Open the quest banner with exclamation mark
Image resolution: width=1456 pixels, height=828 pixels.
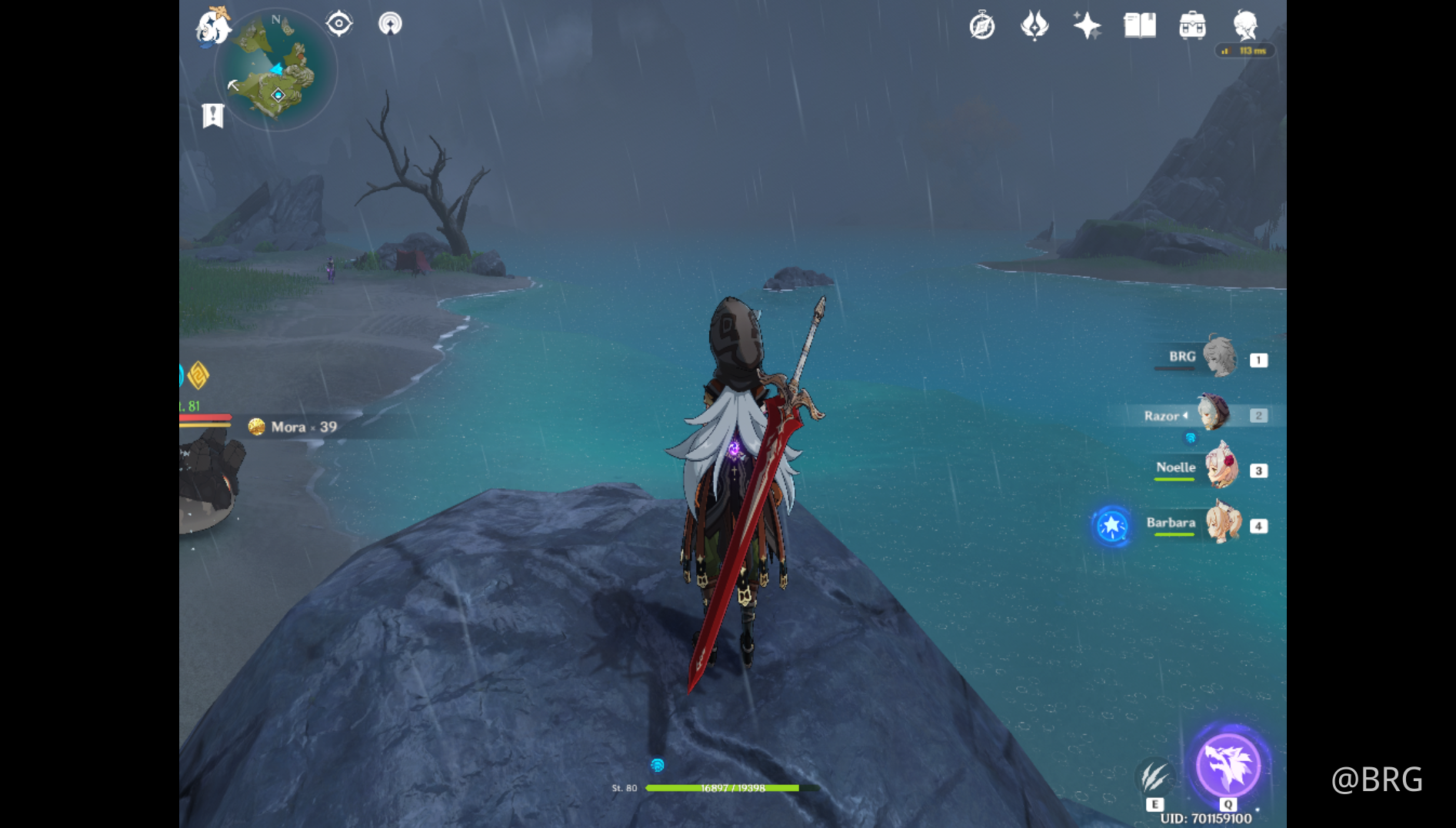pyautogui.click(x=212, y=115)
